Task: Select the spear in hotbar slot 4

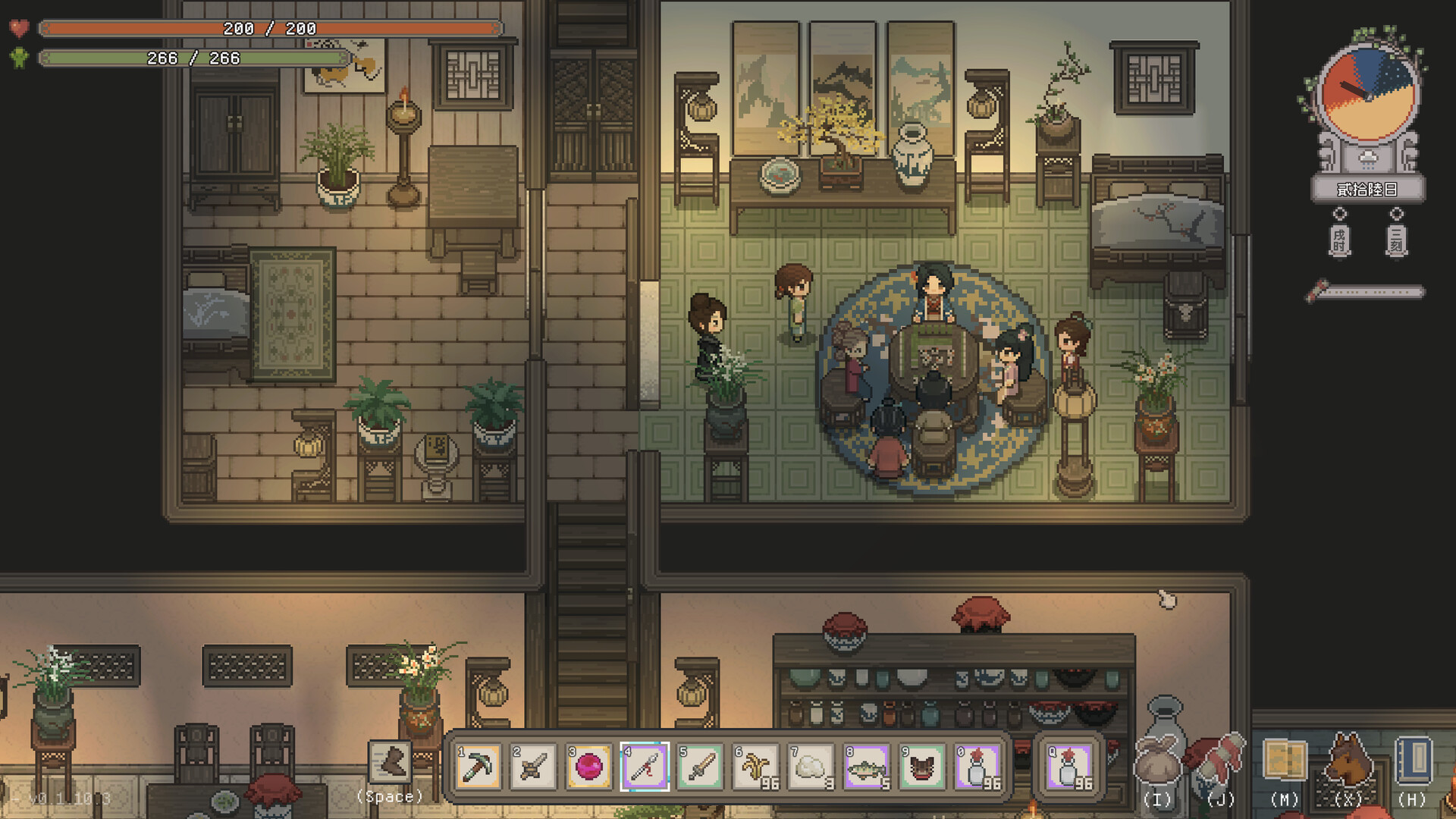Action: pos(645,767)
